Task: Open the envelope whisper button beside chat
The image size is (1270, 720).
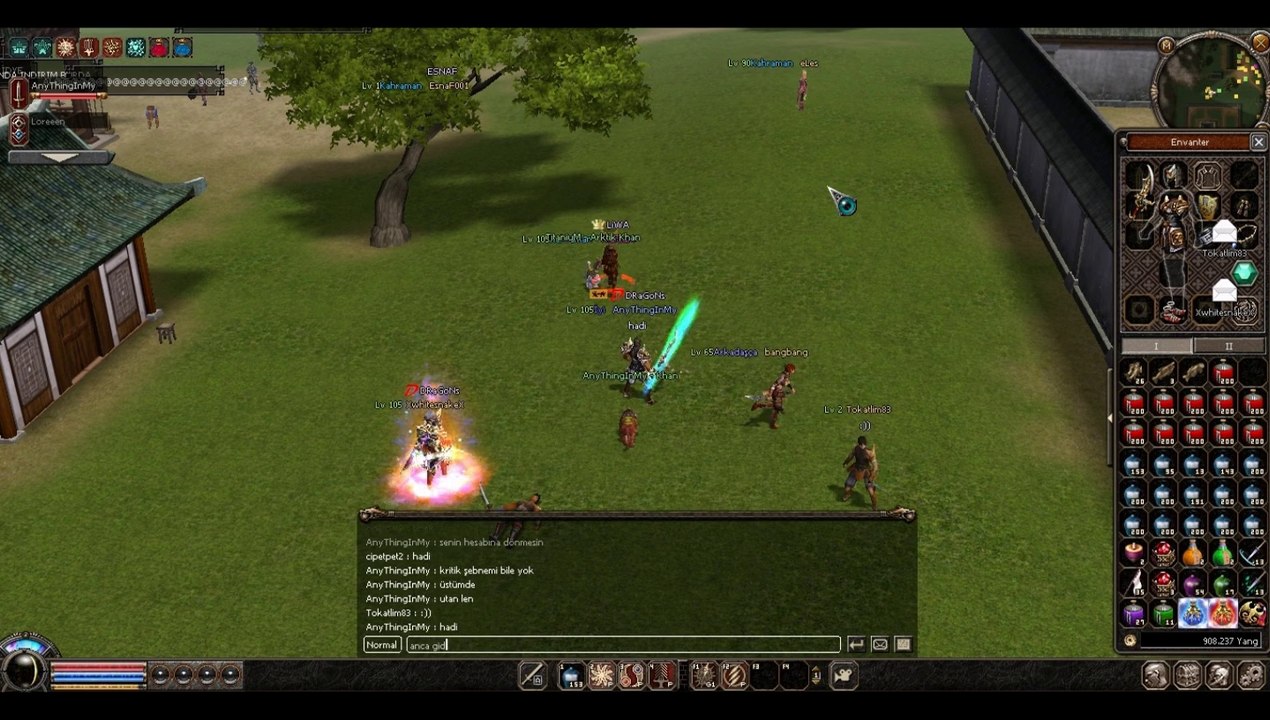Action: click(879, 645)
